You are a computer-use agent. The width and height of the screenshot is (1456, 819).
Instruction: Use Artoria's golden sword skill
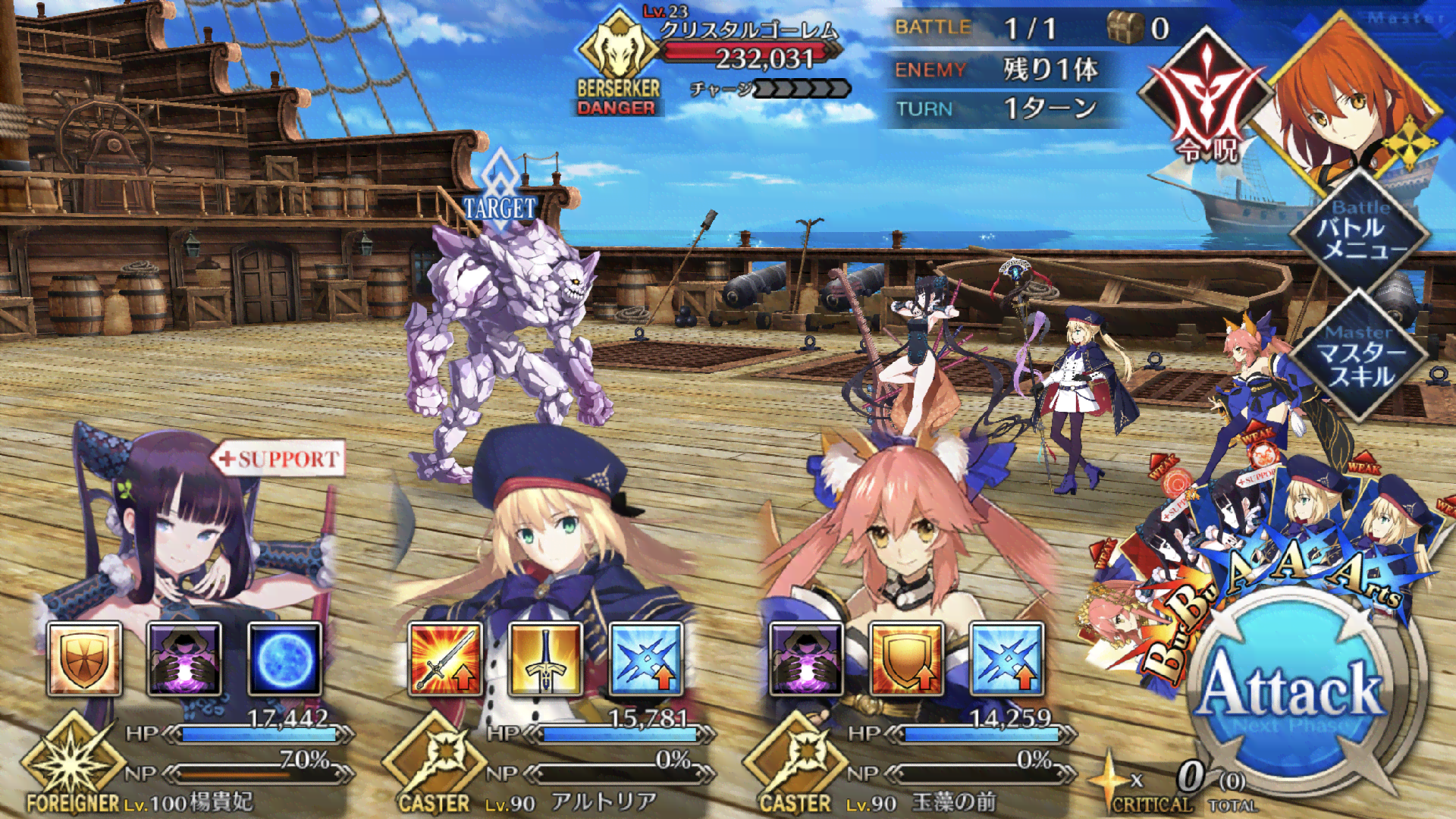click(545, 659)
